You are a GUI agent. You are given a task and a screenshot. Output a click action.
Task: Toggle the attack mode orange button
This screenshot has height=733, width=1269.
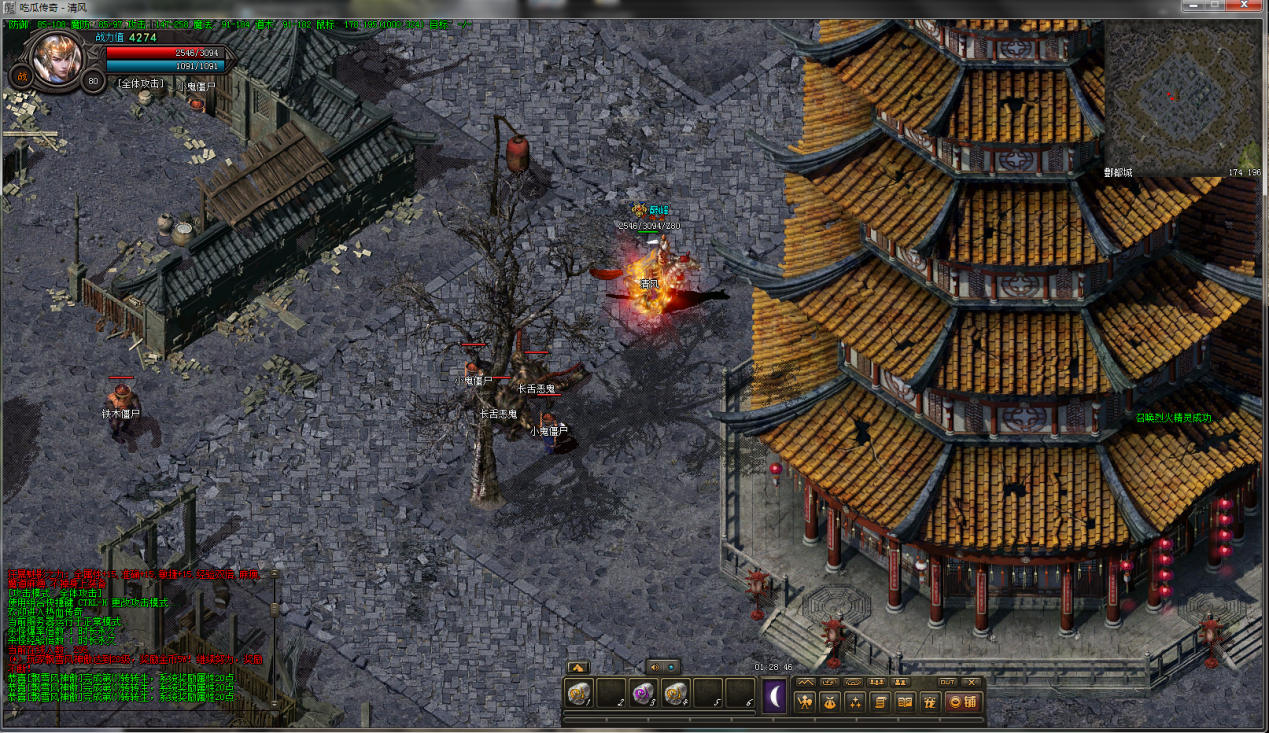click(x=20, y=77)
